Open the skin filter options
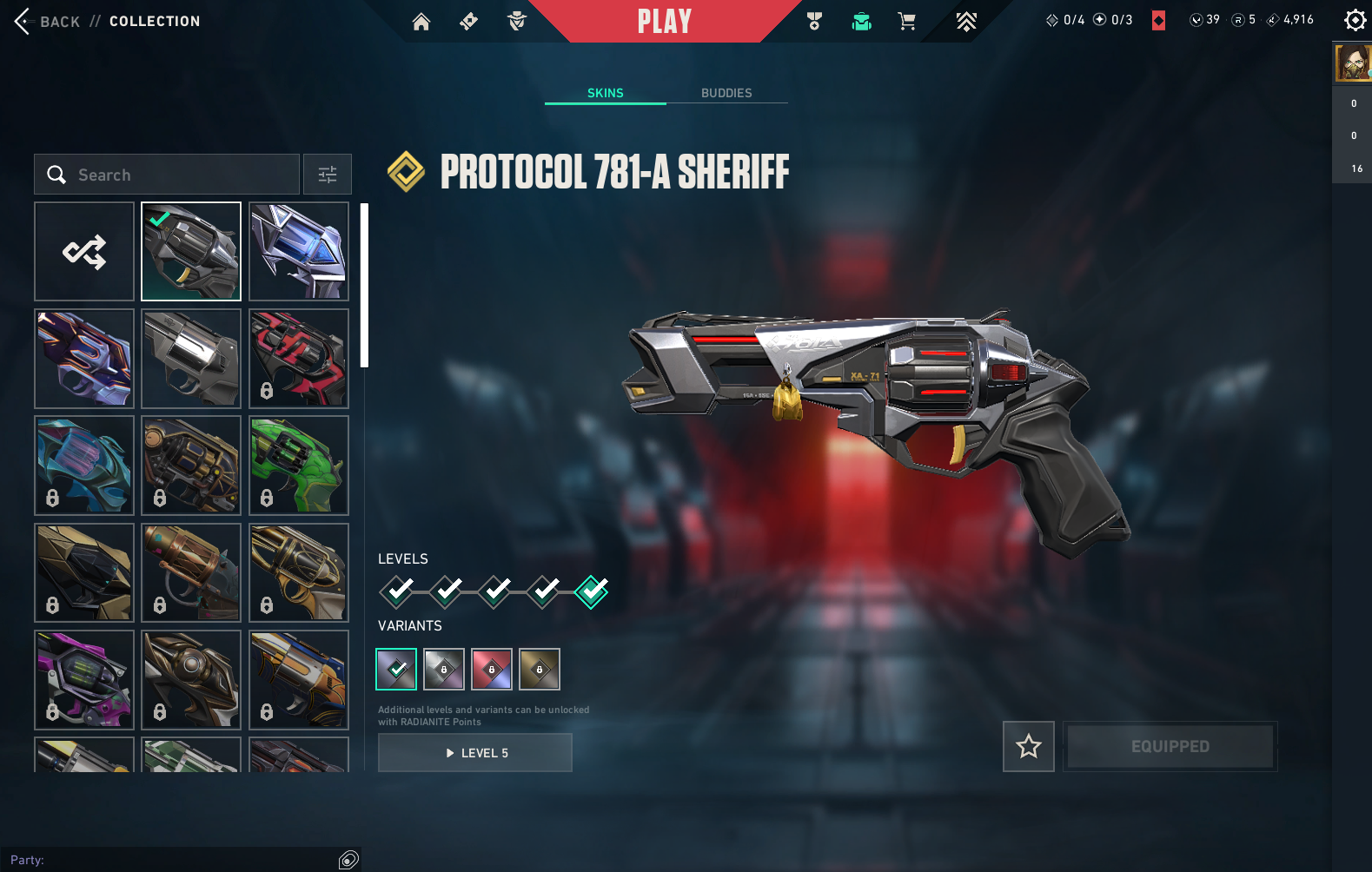1372x872 pixels. 328,175
